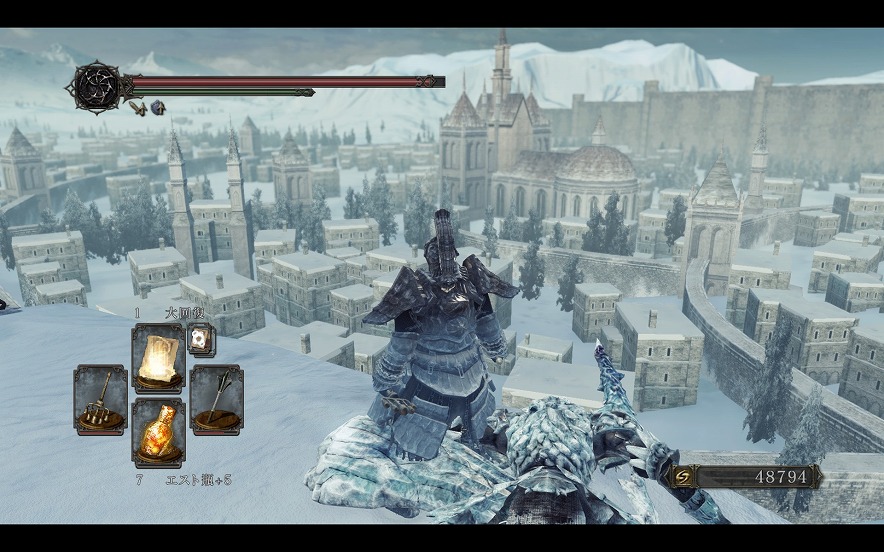
Task: Click the right-hand spear weapon slot
Action: coord(216,399)
